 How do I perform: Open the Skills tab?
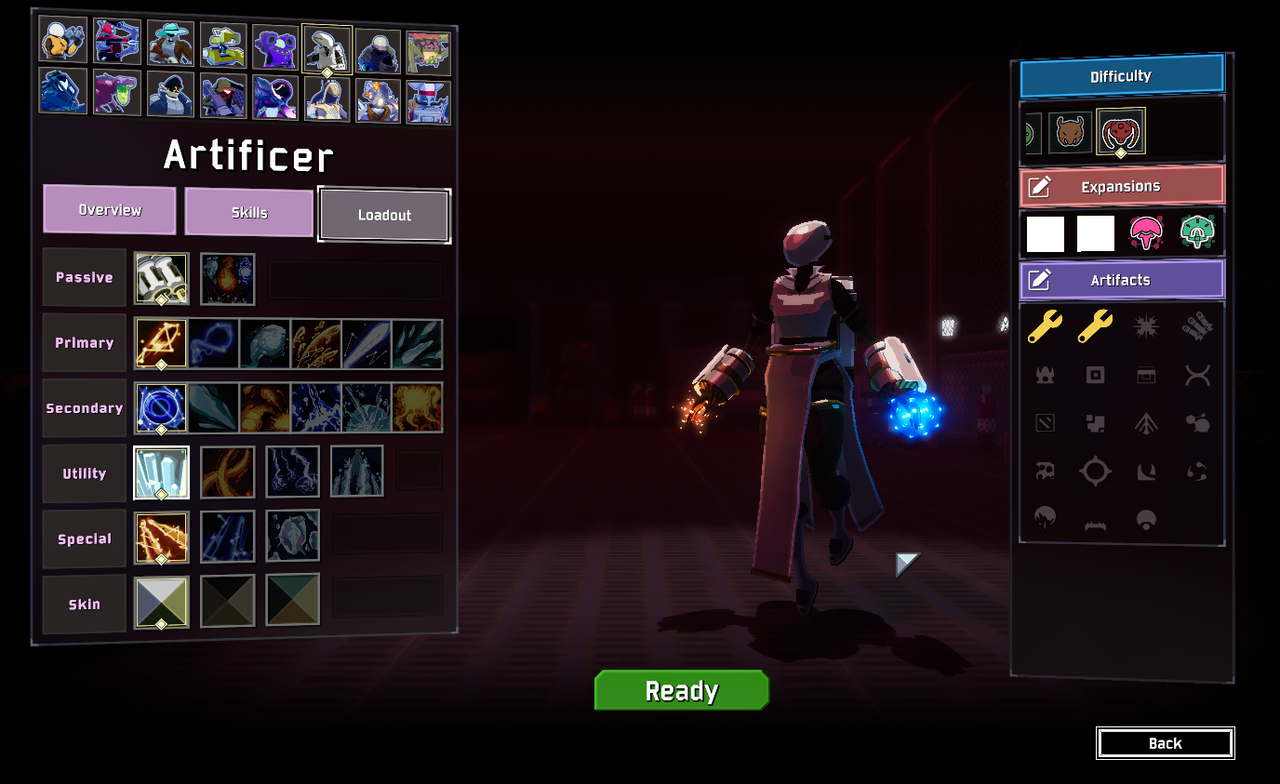click(249, 212)
